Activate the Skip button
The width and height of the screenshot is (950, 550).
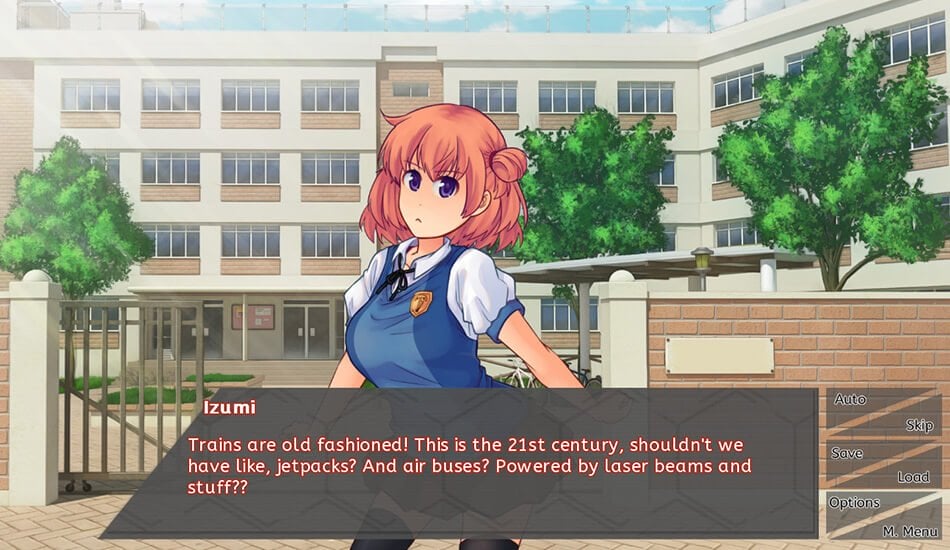tap(919, 425)
